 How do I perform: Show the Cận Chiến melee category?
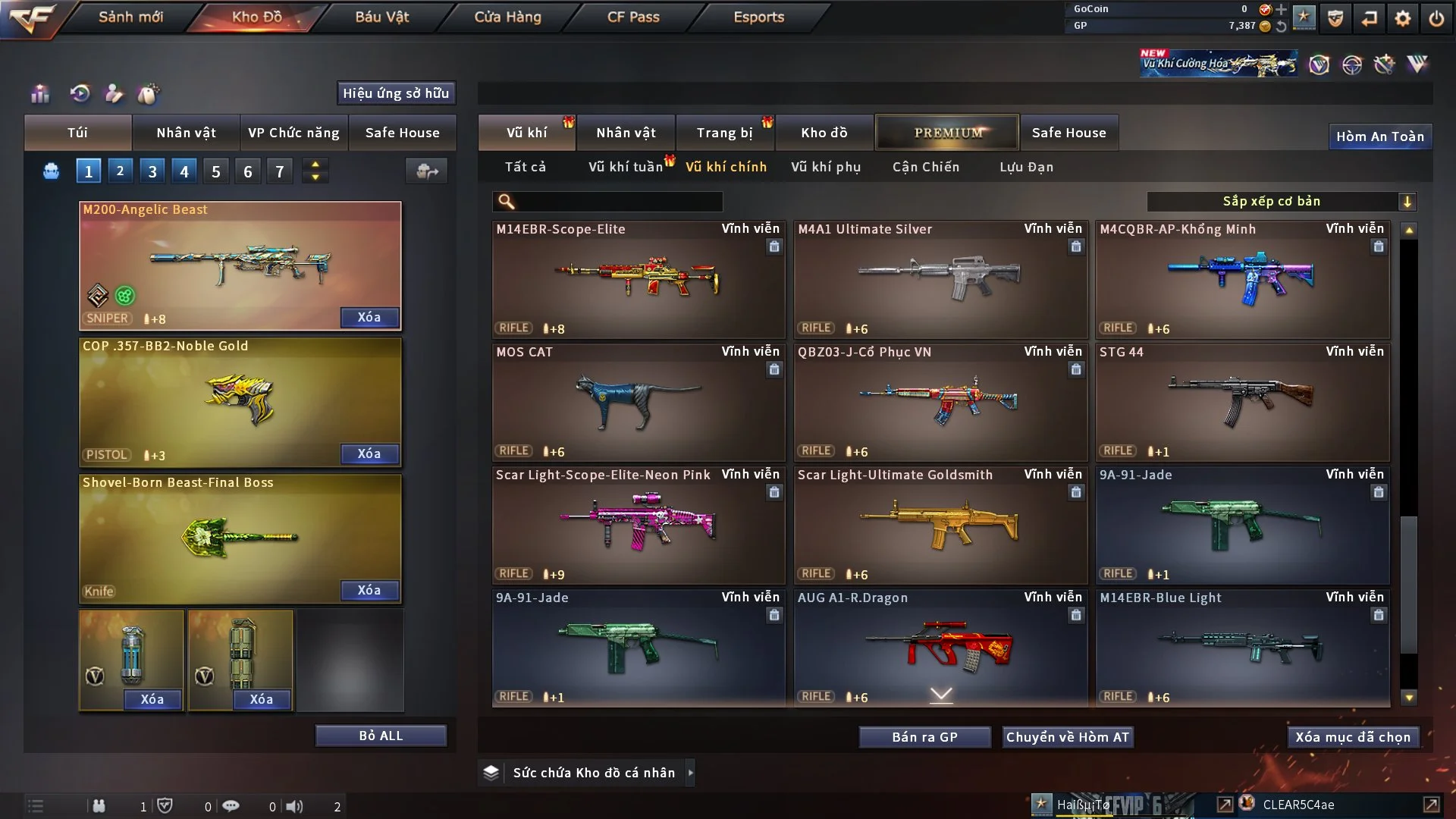925,167
